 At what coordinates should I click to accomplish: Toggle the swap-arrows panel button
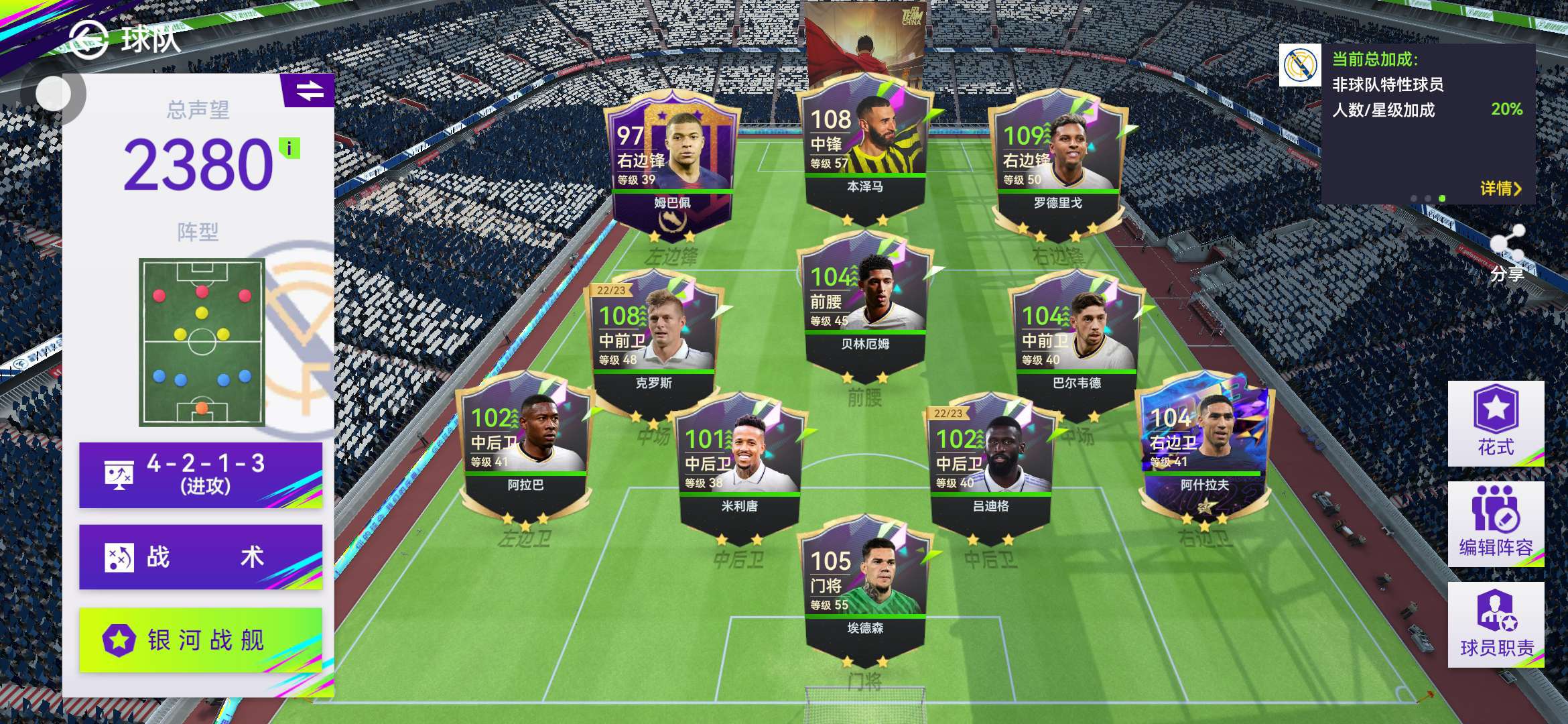pos(309,90)
